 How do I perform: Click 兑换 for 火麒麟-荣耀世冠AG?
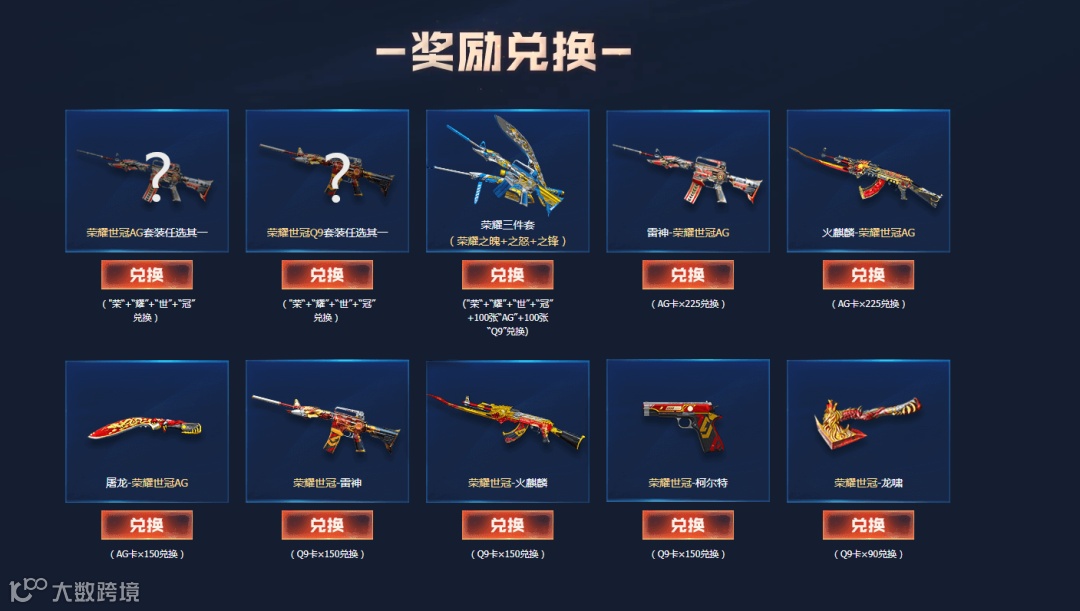click(868, 275)
